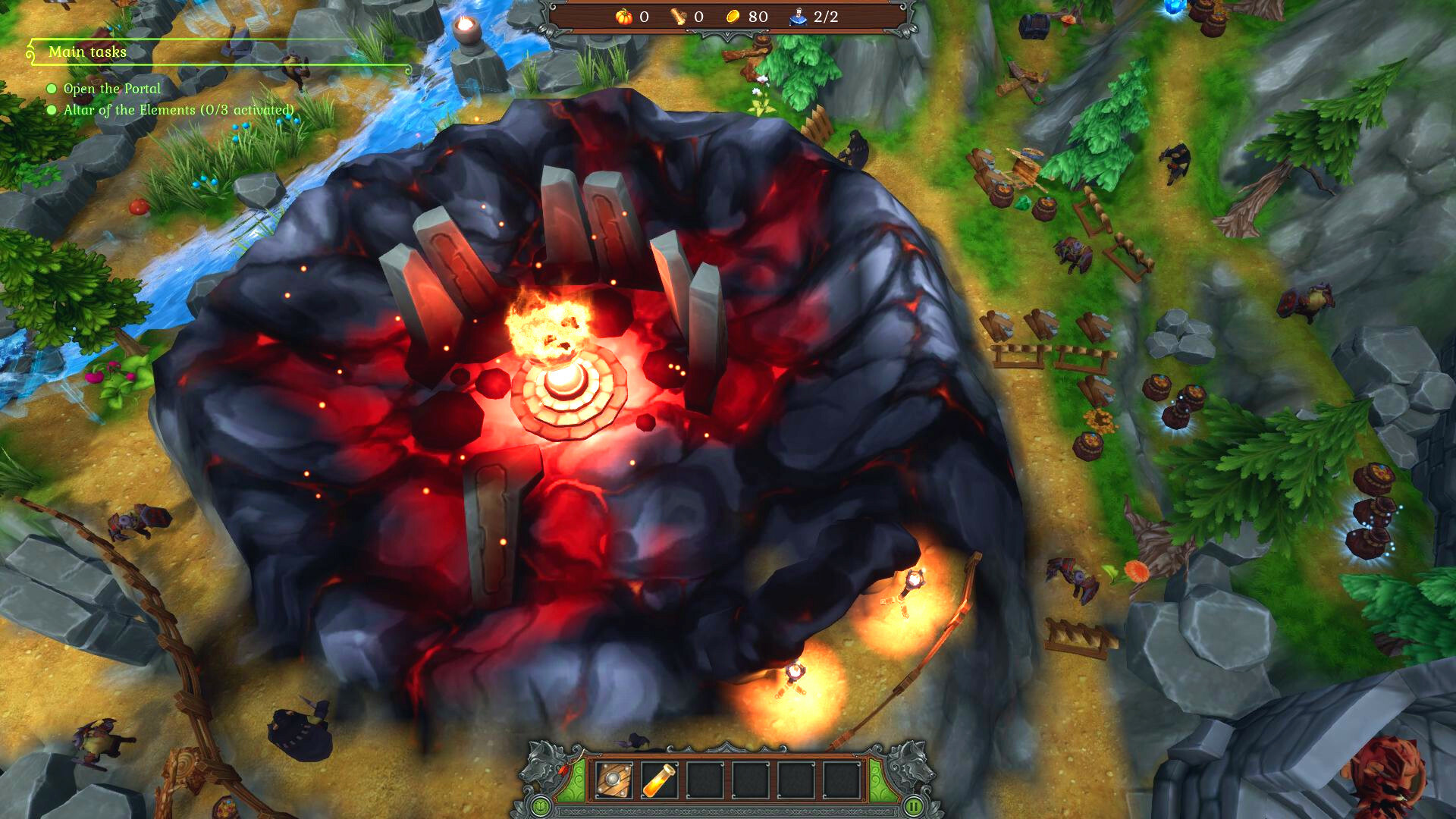
Task: Click the Main tasks header
Action: [87, 52]
